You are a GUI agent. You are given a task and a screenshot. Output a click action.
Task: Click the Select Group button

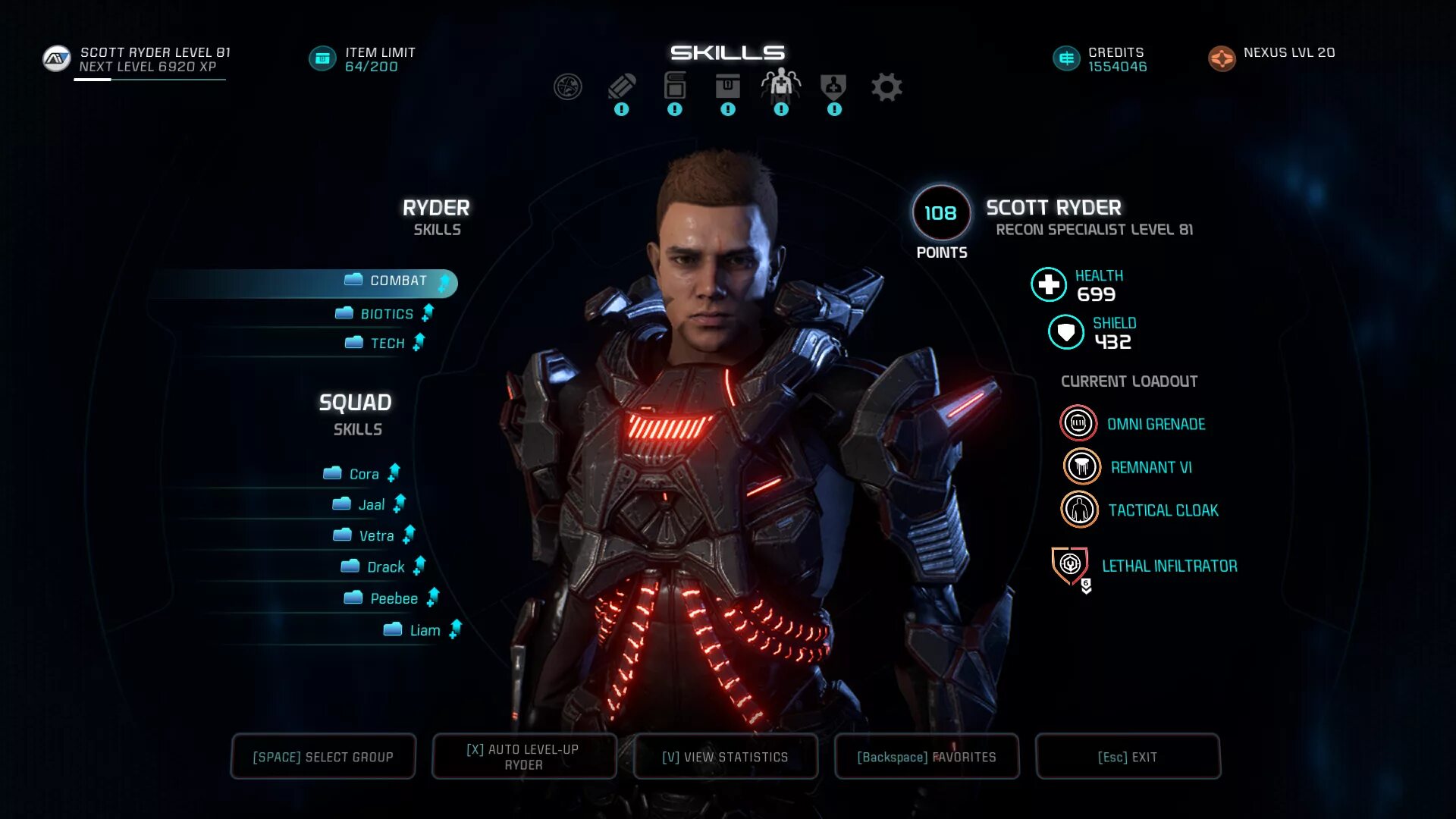[323, 757]
